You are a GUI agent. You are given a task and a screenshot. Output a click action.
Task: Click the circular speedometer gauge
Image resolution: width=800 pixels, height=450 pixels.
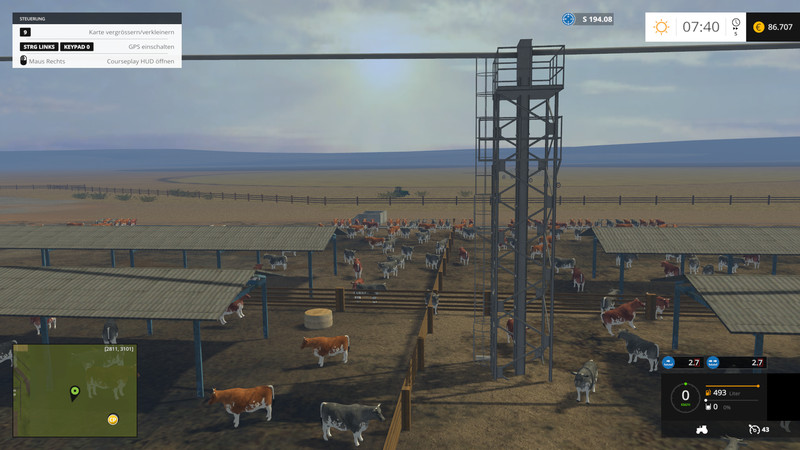pyautogui.click(x=685, y=396)
